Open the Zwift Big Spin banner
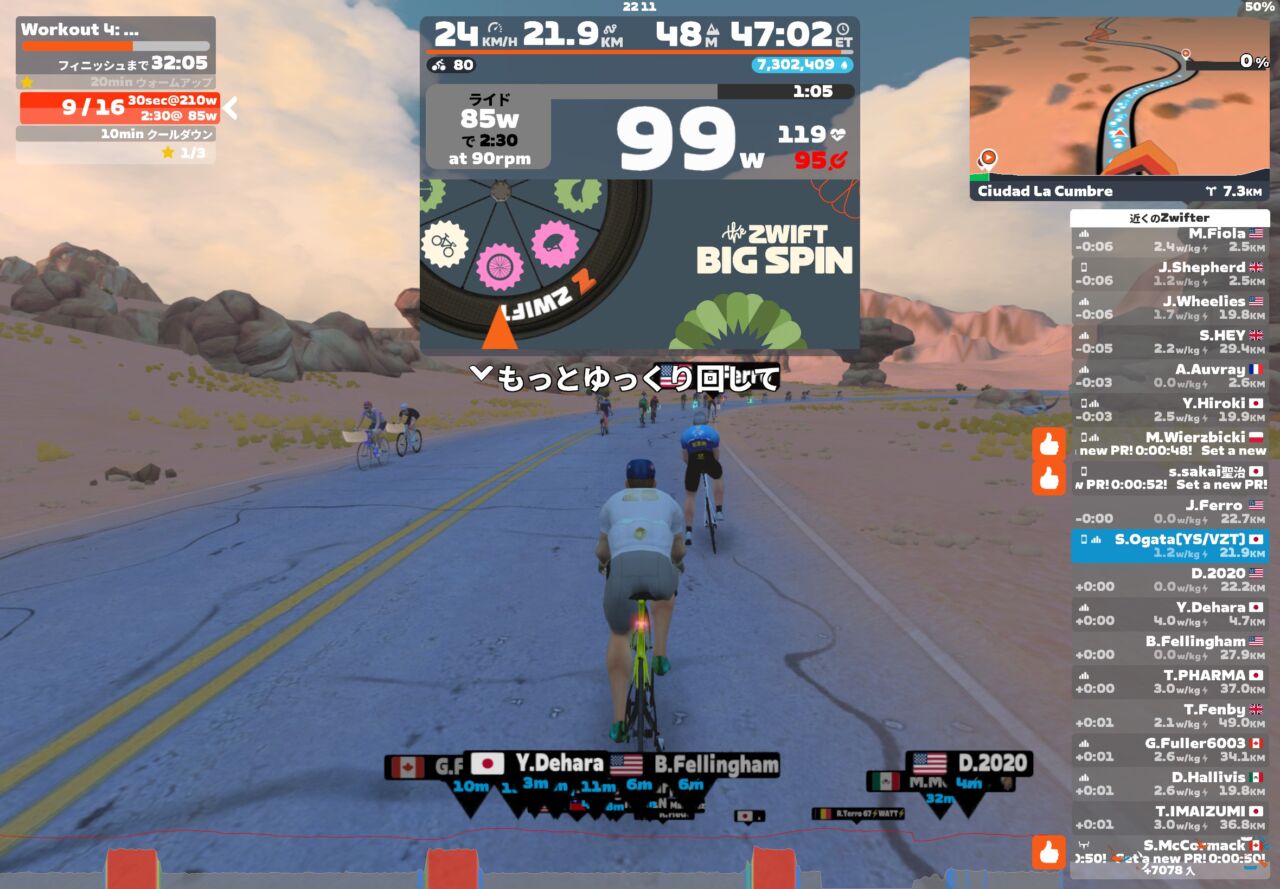The width and height of the screenshot is (1280, 889). coord(639,264)
